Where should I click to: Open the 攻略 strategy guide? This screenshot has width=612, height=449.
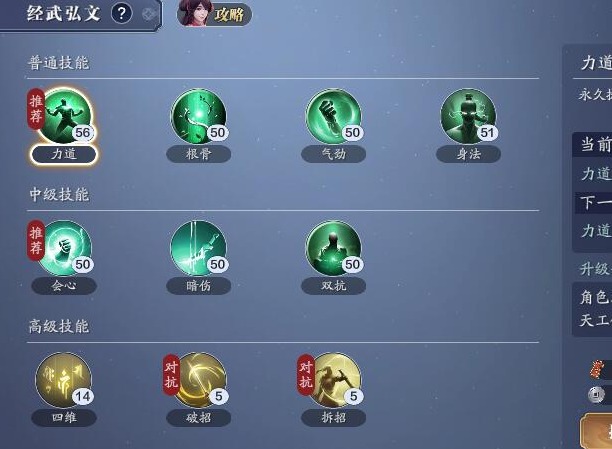[214, 14]
